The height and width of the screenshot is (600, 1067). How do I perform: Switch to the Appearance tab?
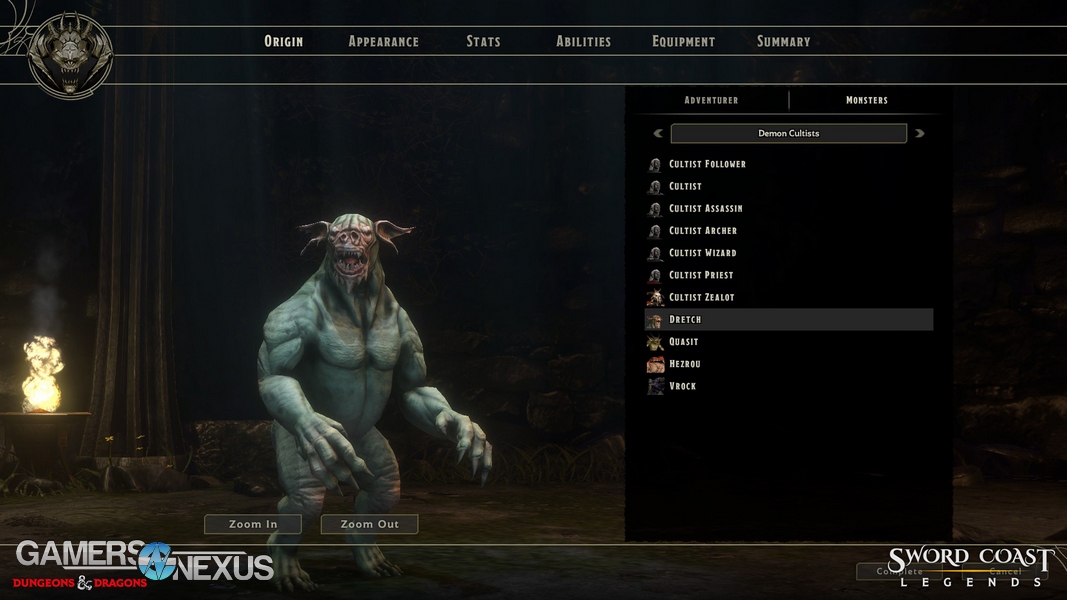[383, 42]
